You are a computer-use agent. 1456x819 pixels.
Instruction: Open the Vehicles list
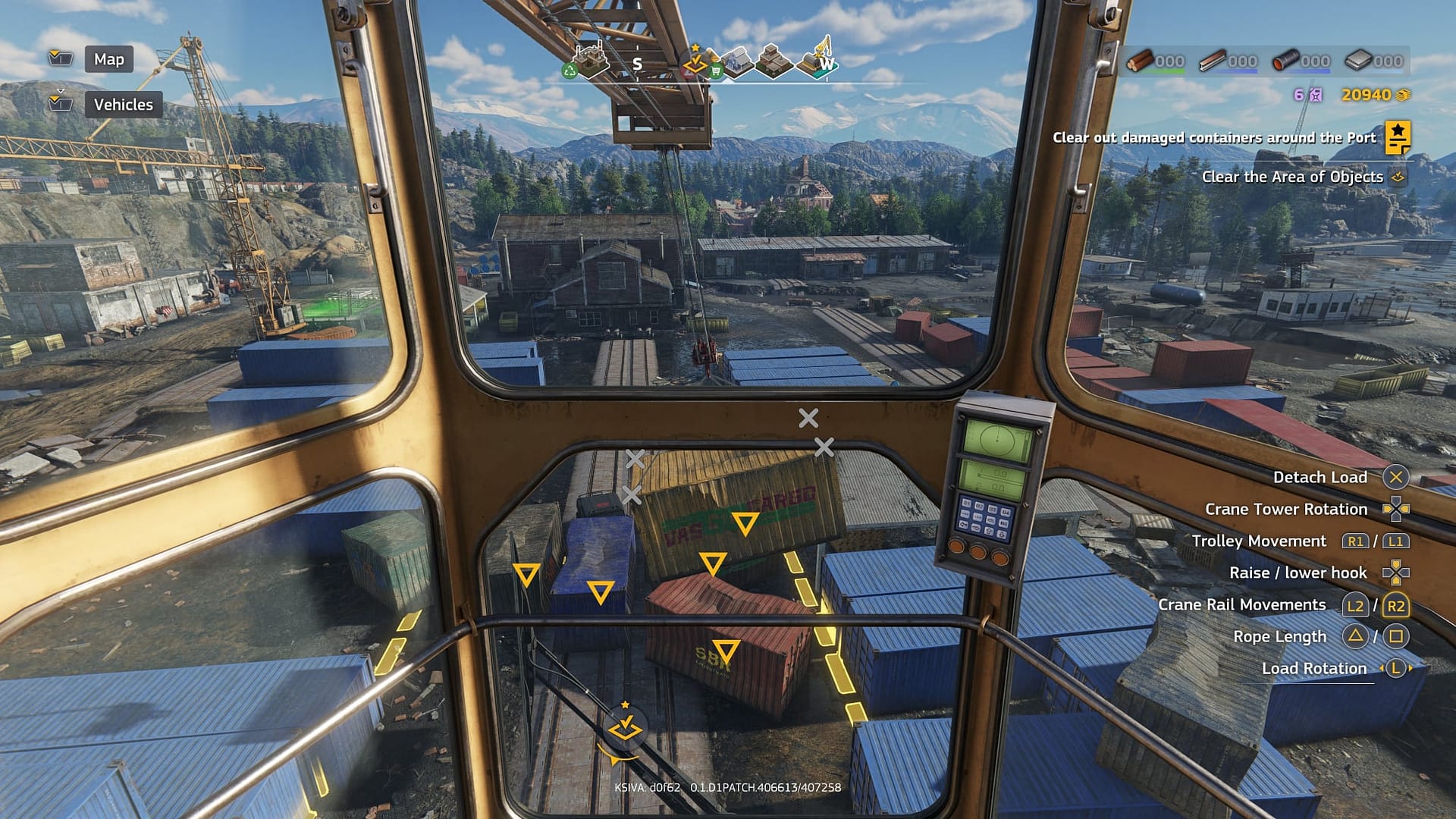(123, 105)
